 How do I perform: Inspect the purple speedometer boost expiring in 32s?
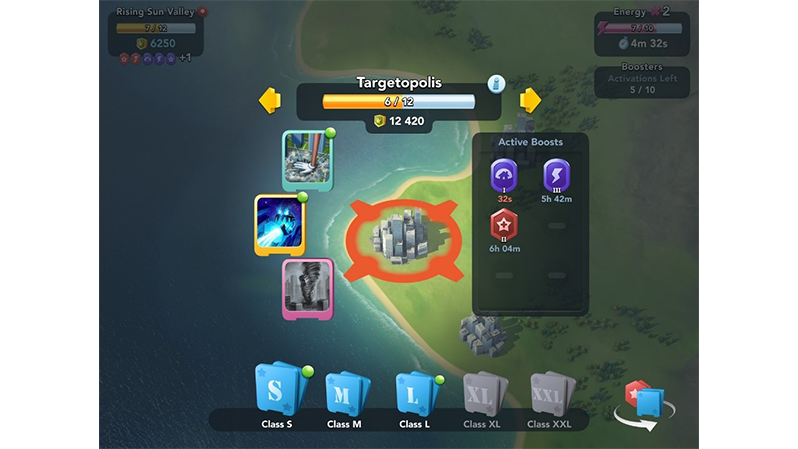(x=504, y=176)
